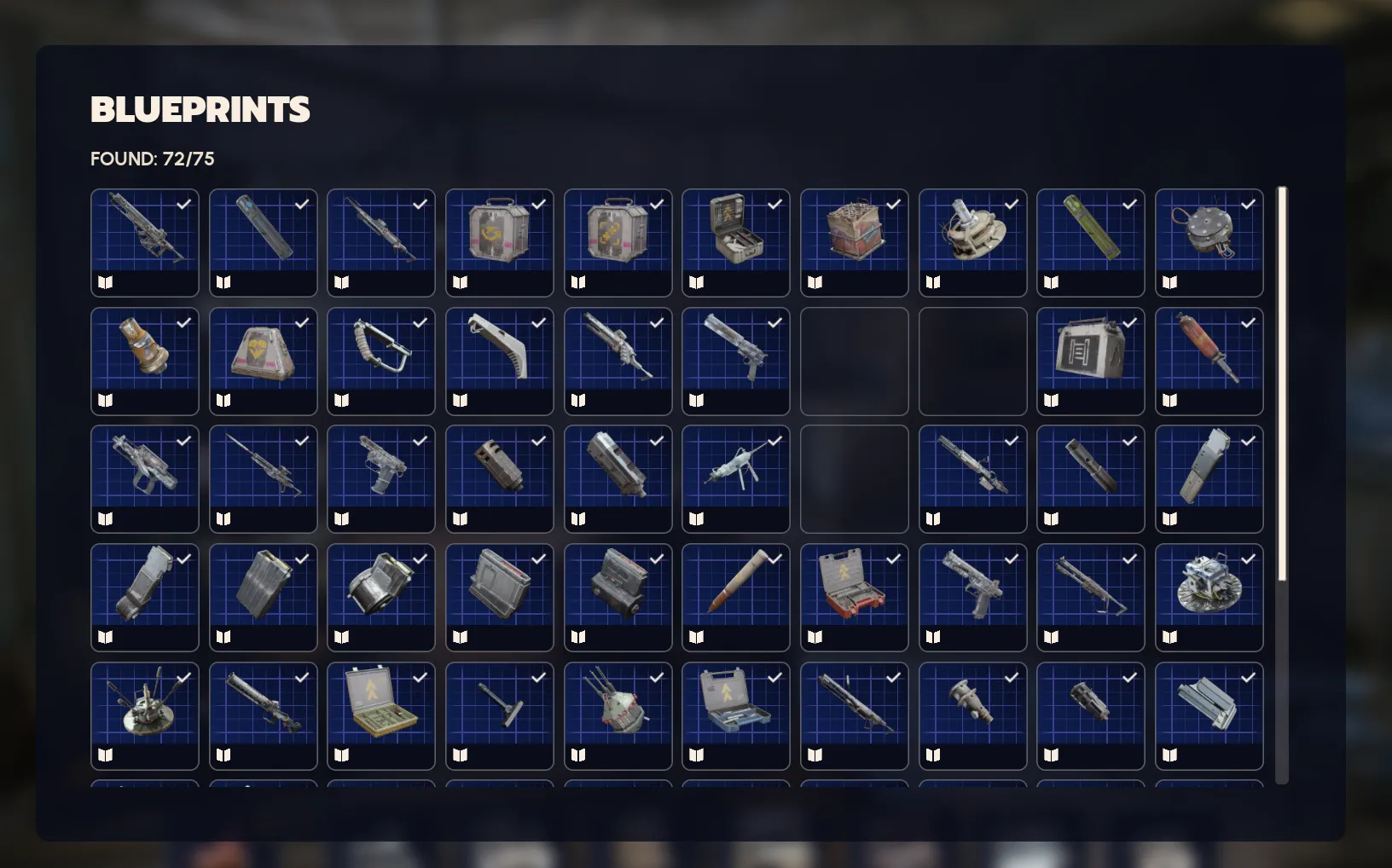Click the book icon under the sniper rifle blueprint
This screenshot has width=1392, height=868.
[223, 518]
